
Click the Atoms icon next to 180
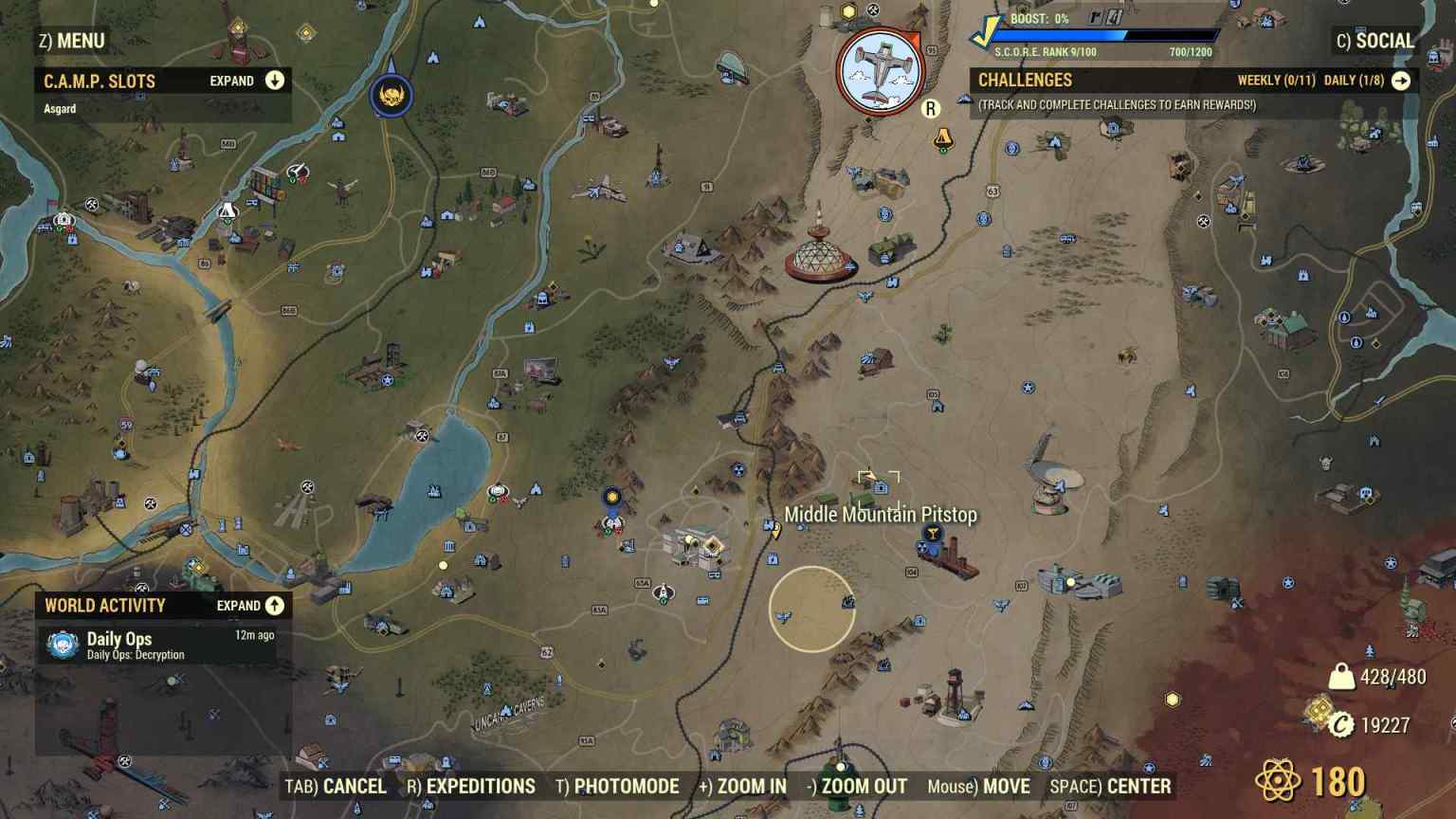pos(1282,779)
